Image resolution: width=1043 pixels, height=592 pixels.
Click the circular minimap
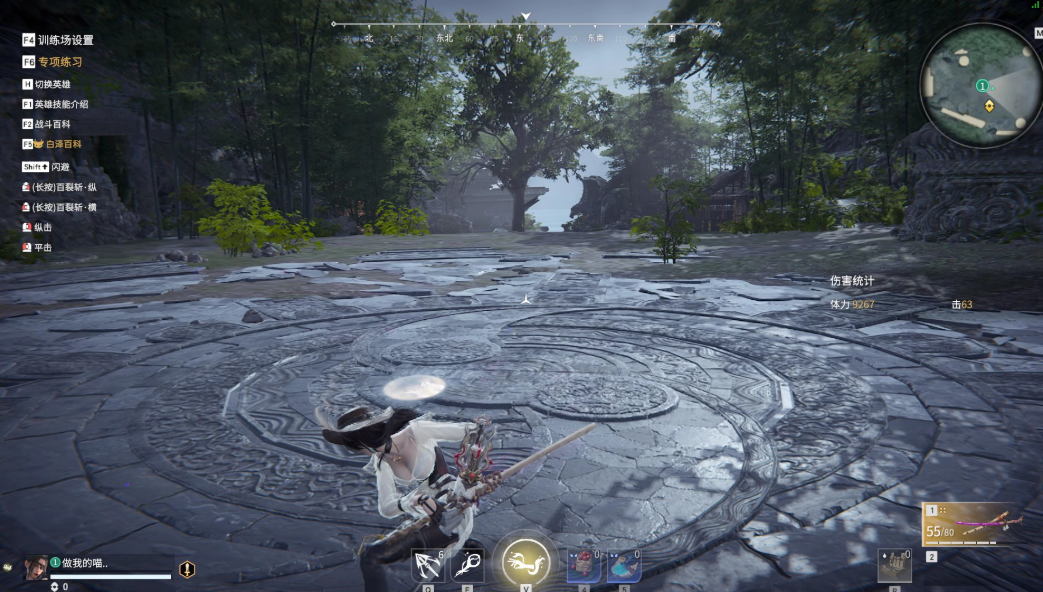980,87
